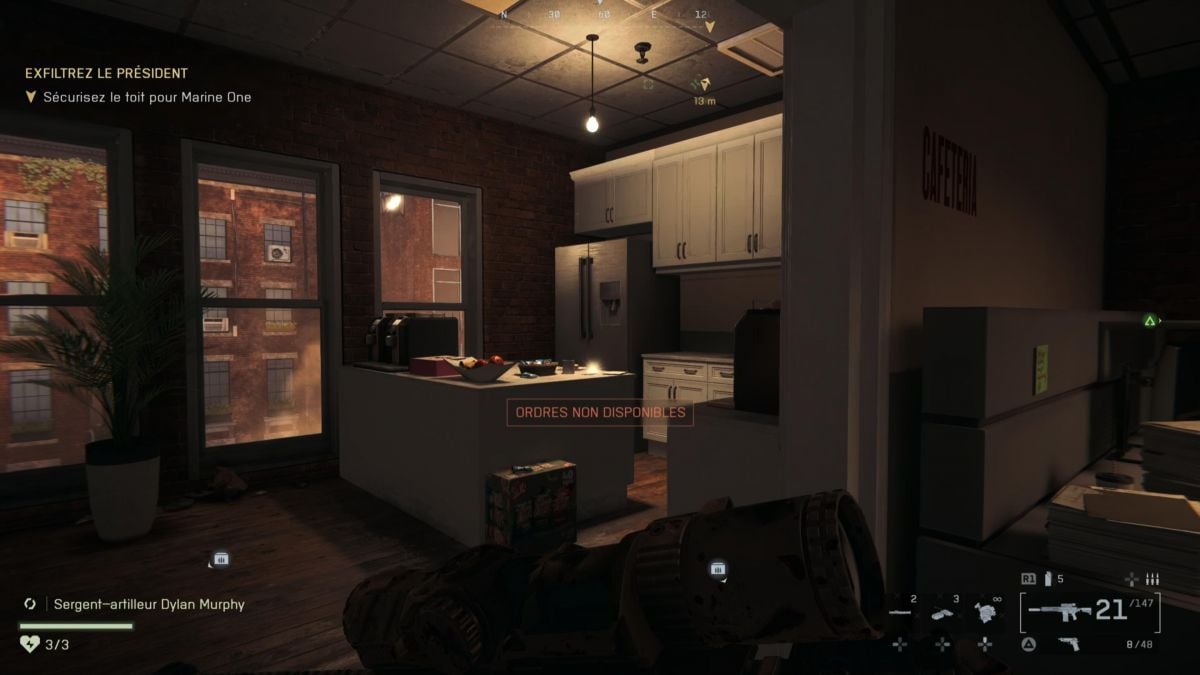Select the objective waypoint marker showing 13 m
This screenshot has width=1200, height=675.
(x=706, y=86)
